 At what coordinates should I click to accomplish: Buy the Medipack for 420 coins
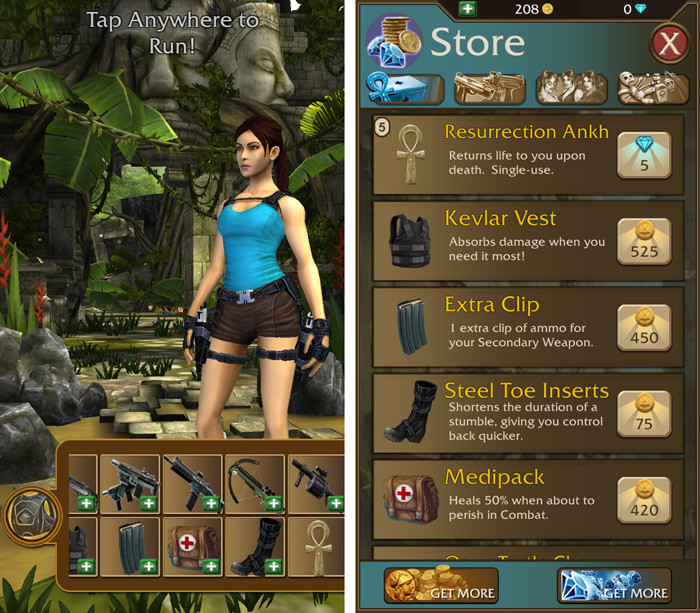pyautogui.click(x=643, y=499)
